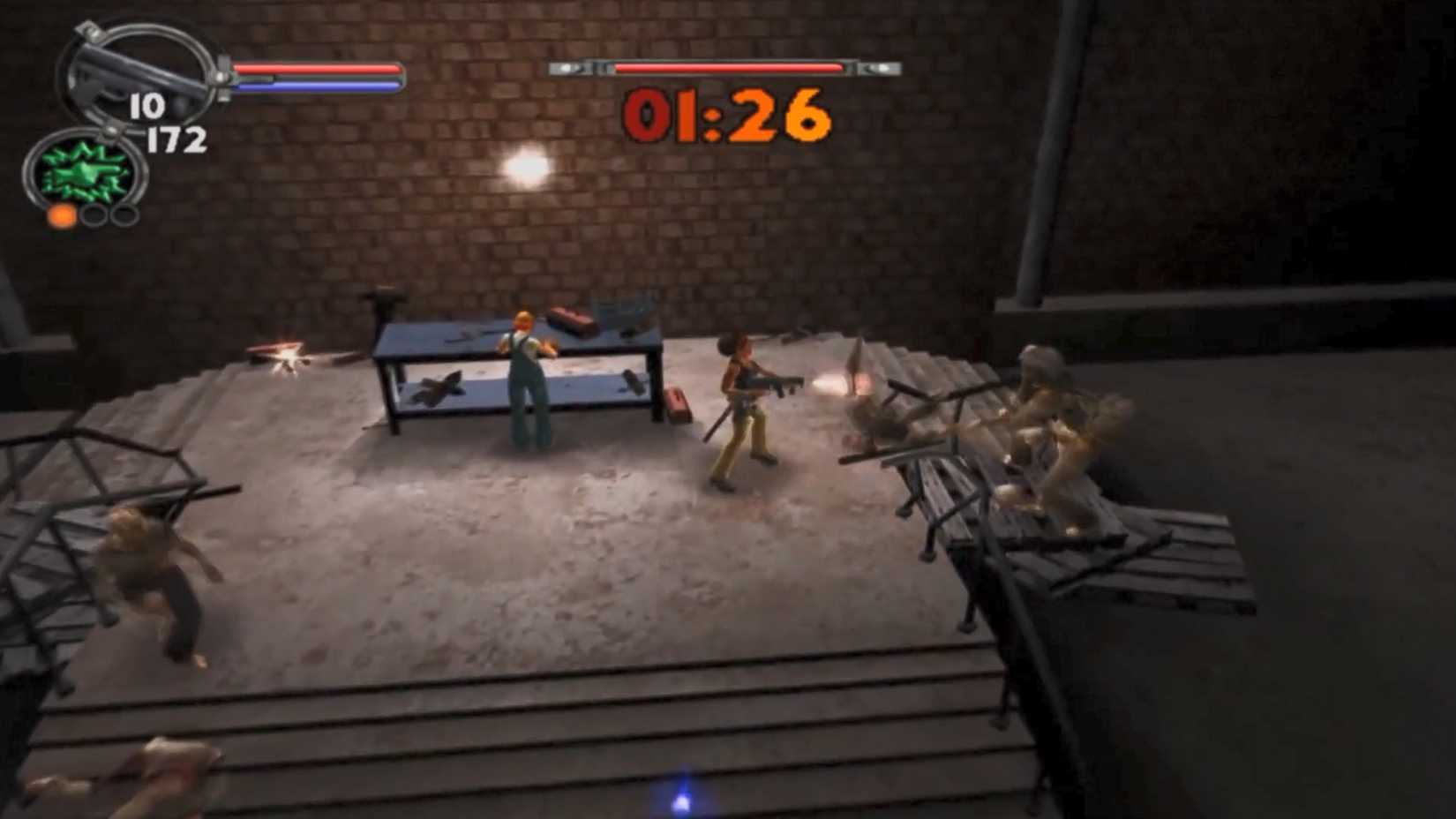This screenshot has width=1456, height=819.
Task: Click the blue energy bar segment
Action: [x=318, y=85]
